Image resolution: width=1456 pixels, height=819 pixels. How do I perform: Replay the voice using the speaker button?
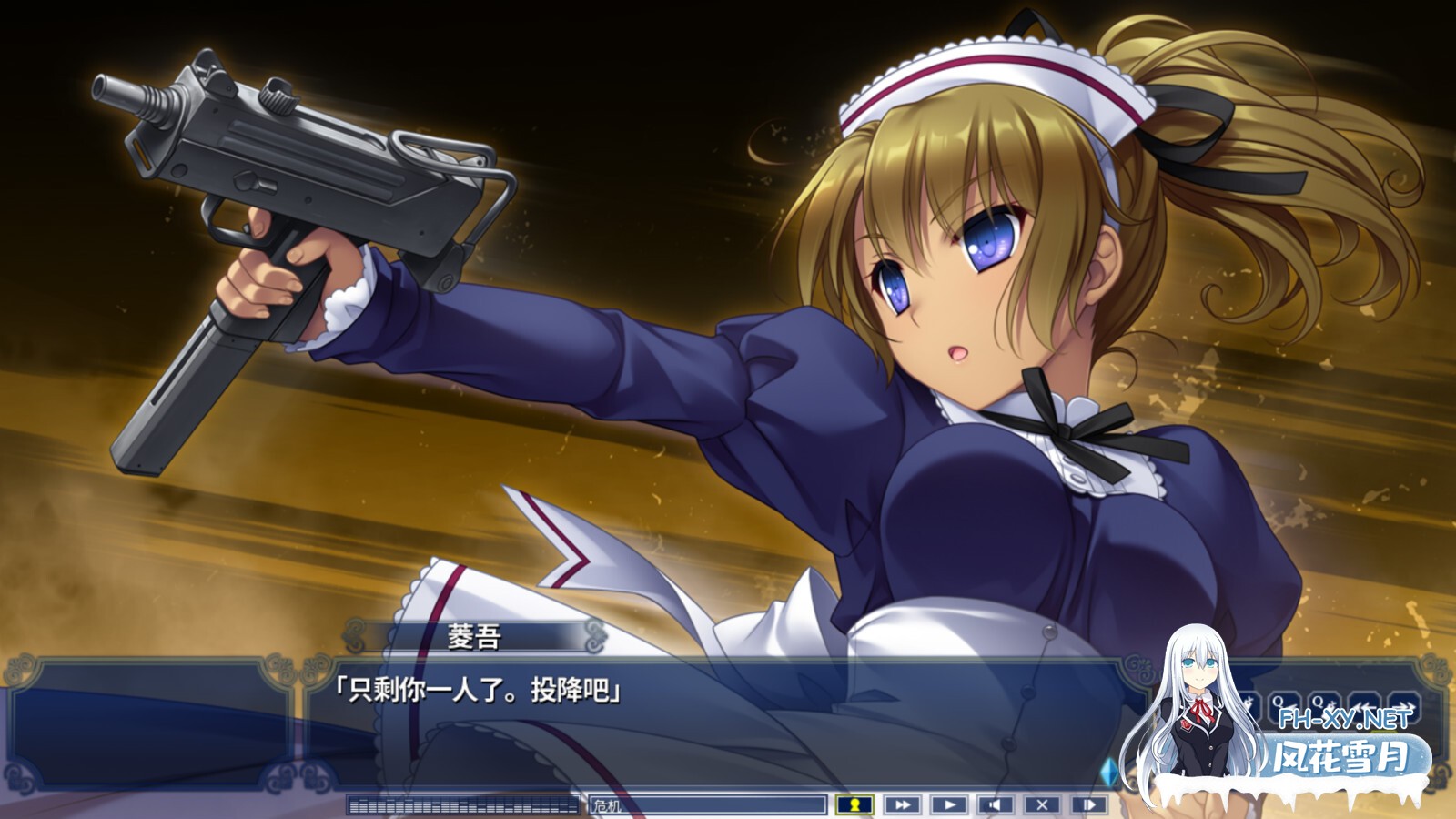[x=996, y=804]
